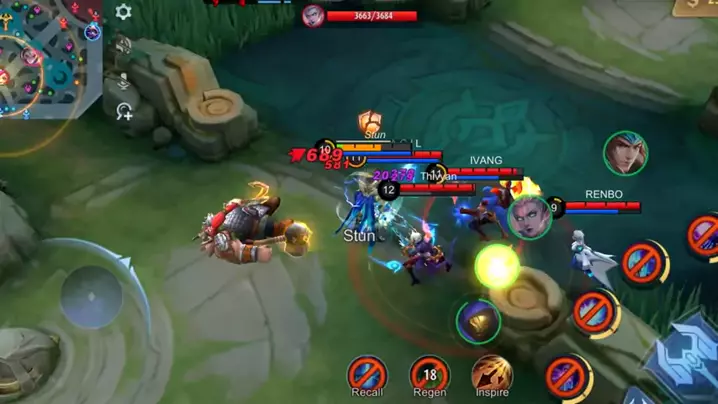Toggle the microphone icon
Screen dimensions: 718x404
click(x=123, y=79)
